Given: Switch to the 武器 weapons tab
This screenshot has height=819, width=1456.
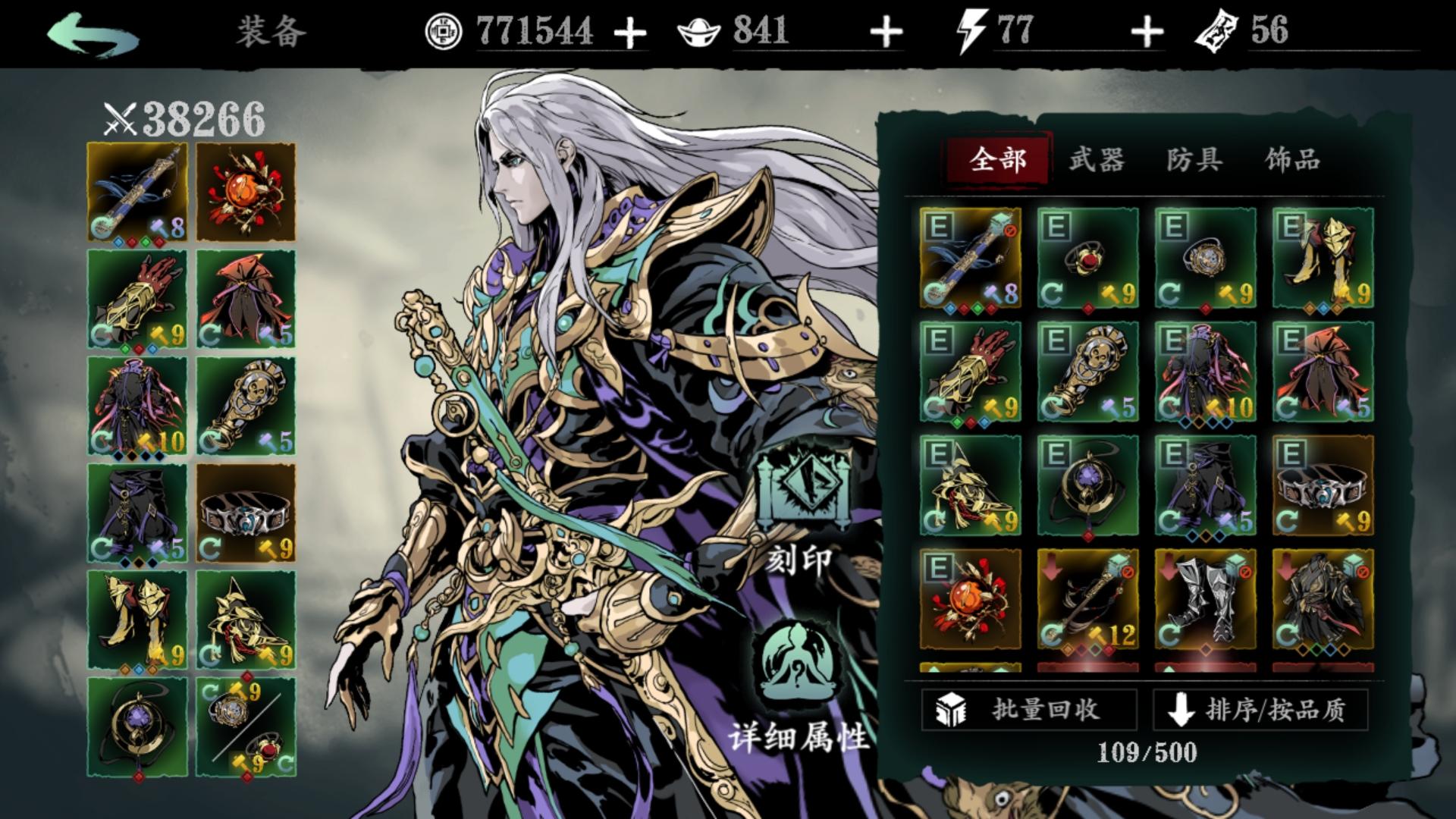Looking at the screenshot, I should 1097,159.
